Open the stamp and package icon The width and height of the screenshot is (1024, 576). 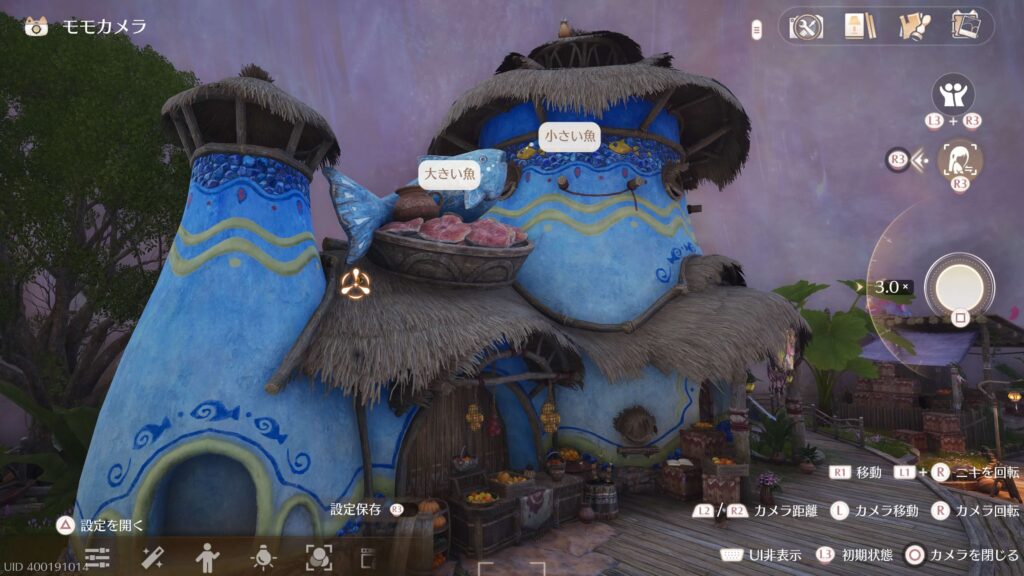pyautogui.click(x=914, y=27)
